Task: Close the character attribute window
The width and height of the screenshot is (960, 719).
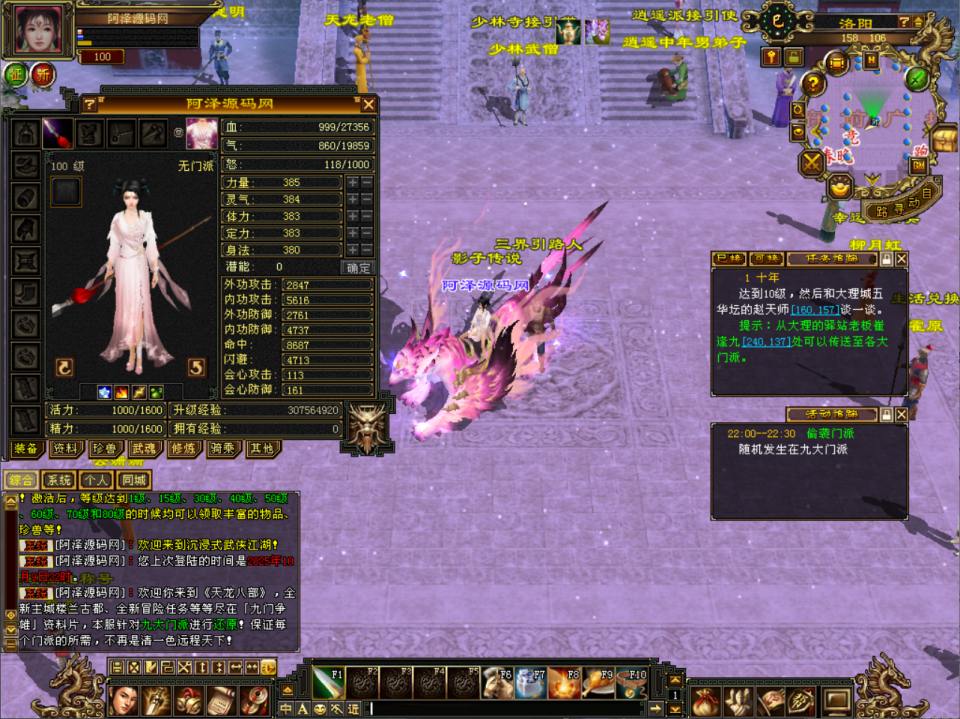Action: (369, 104)
